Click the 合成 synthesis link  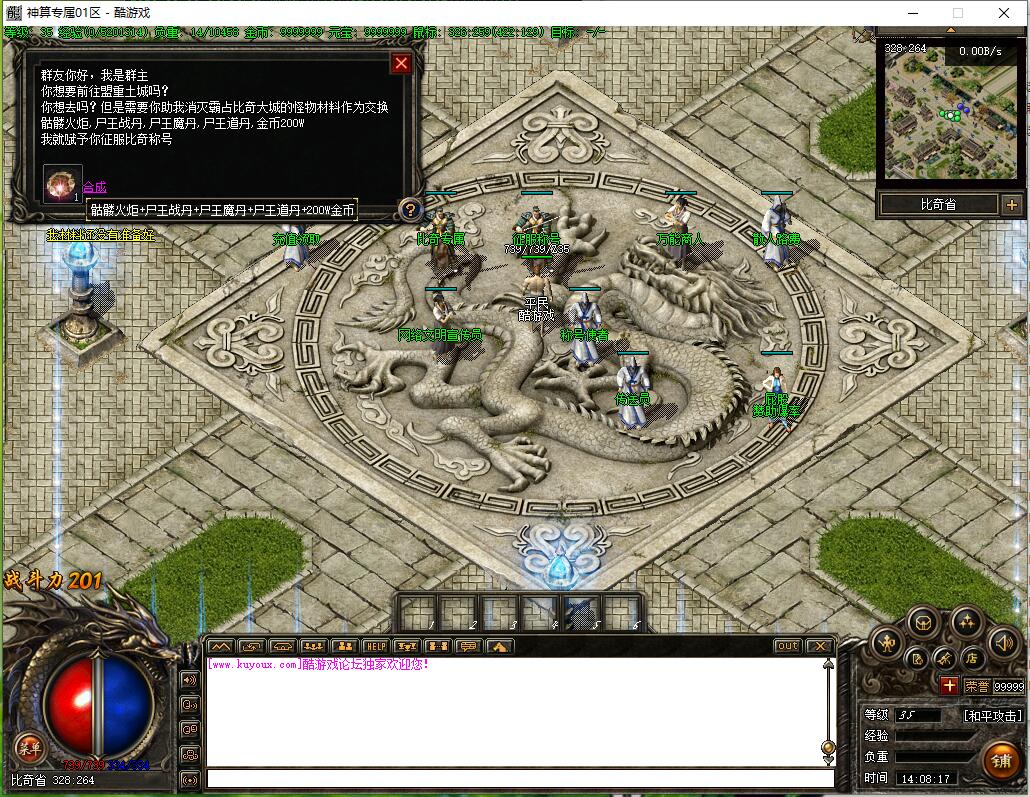(94, 187)
